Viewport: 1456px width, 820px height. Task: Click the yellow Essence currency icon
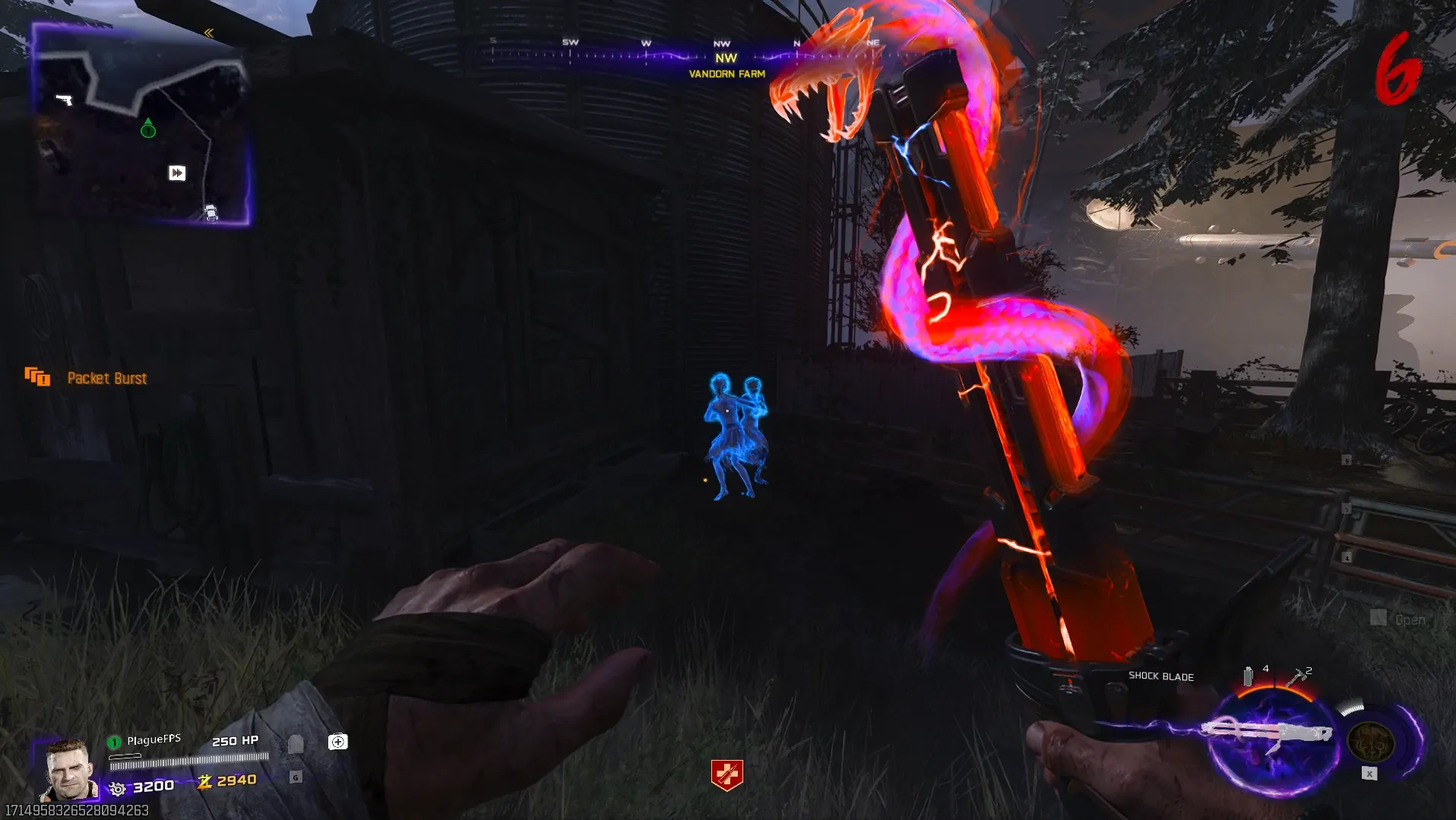click(204, 781)
